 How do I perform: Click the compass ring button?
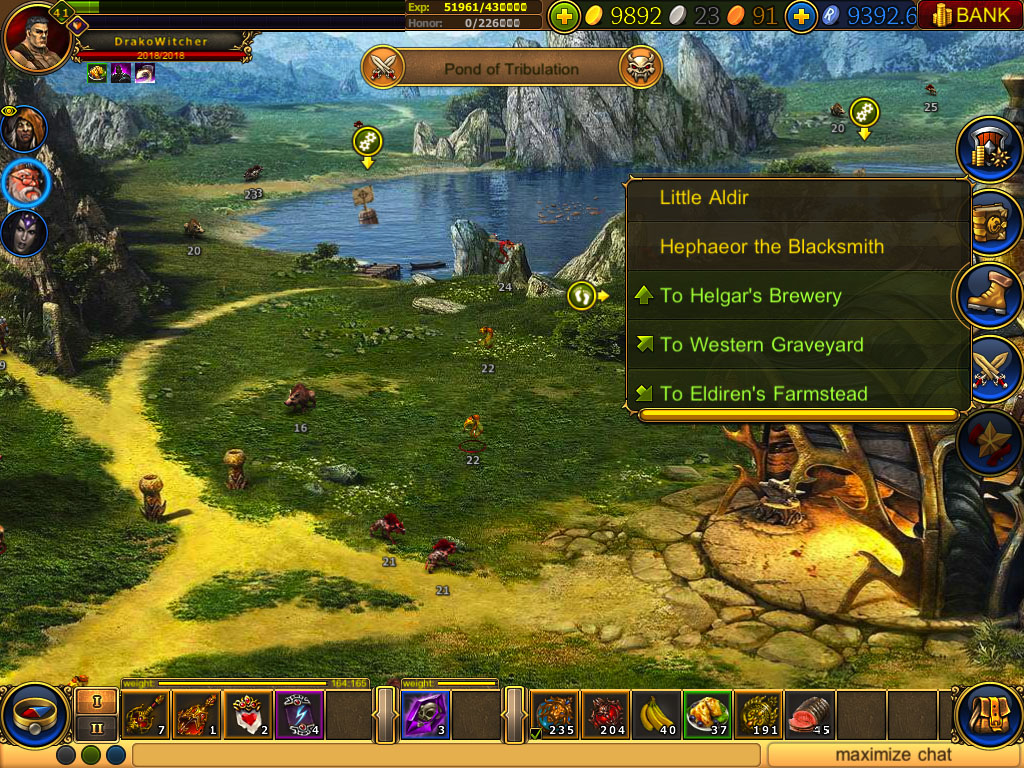(35, 715)
